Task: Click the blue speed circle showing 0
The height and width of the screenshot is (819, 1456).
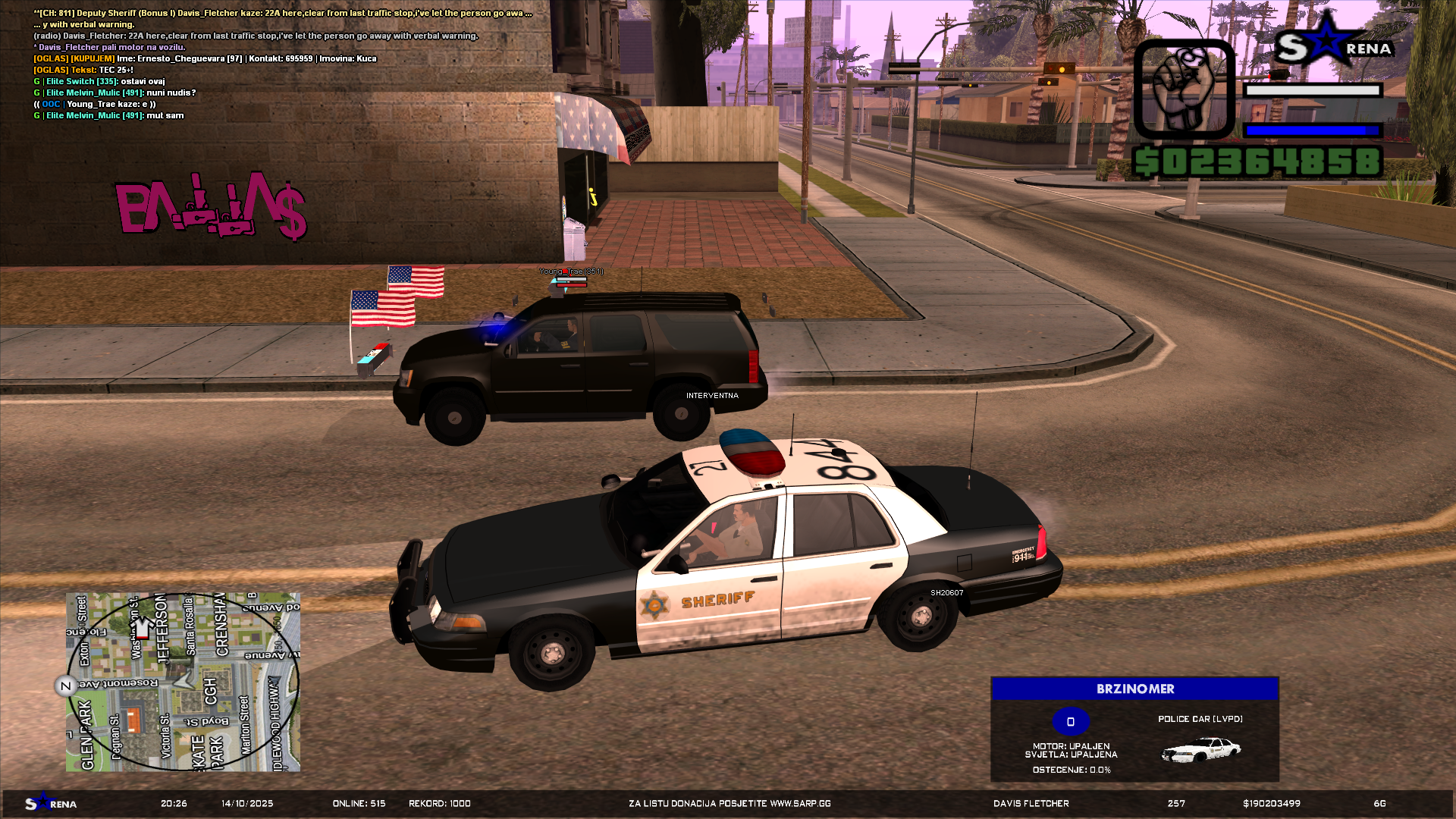Action: pos(1071,721)
